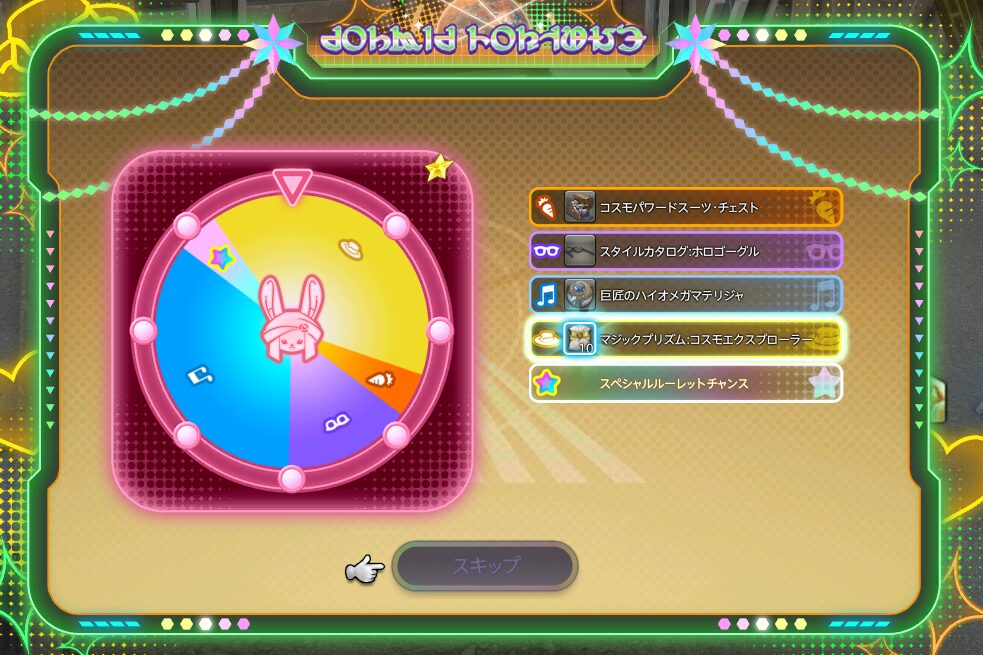
Task: Choose the スタイルカタログ:ホロゴーグル prize row
Action: point(685,252)
